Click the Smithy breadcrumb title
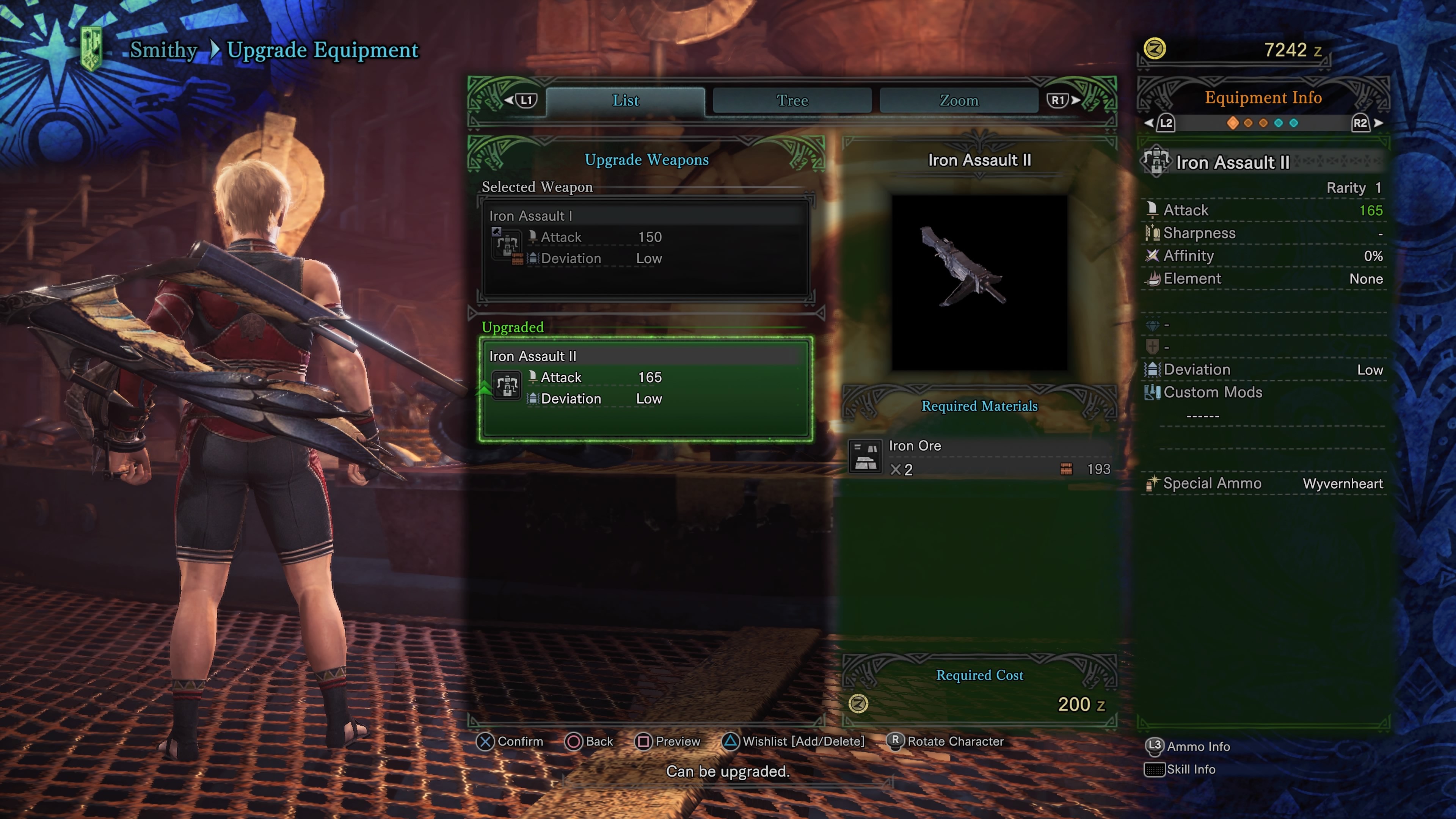The width and height of the screenshot is (1456, 819). 163,50
